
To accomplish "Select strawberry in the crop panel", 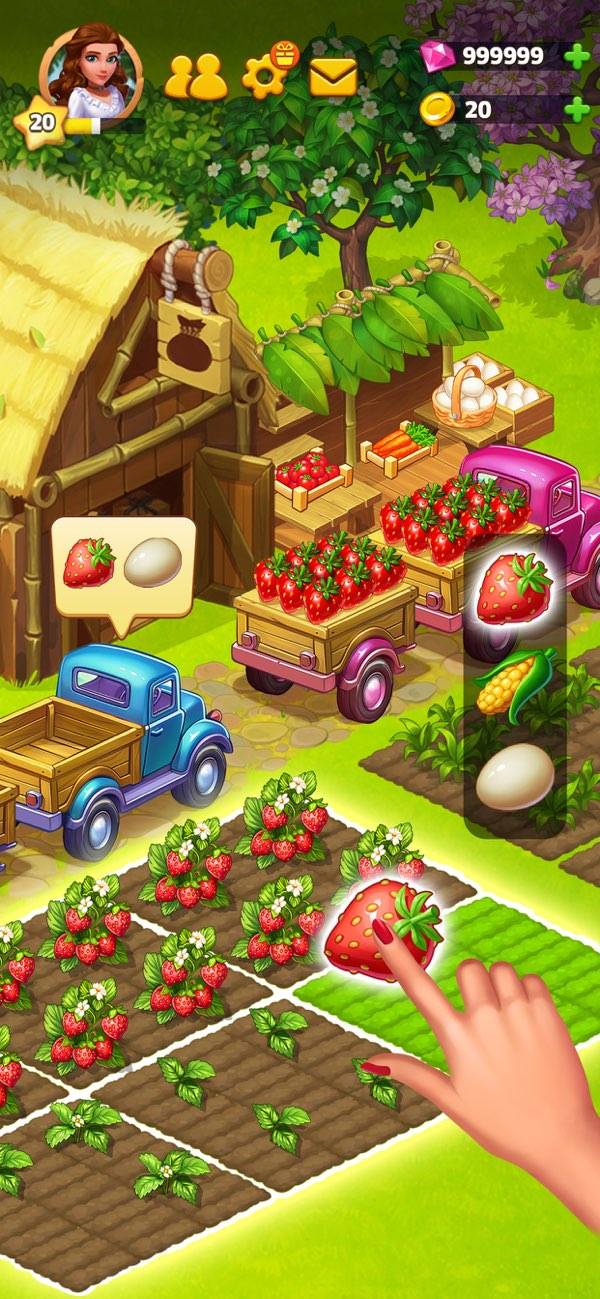I will pyautogui.click(x=514, y=590).
